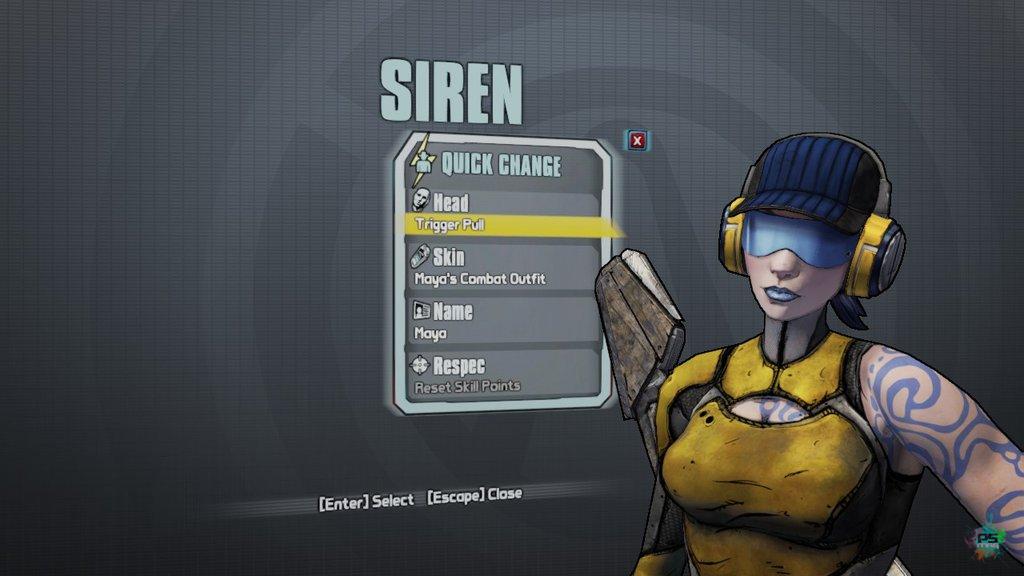The width and height of the screenshot is (1024, 576).
Task: Select the Head option showing Trigger Pull
Action: click(x=503, y=213)
